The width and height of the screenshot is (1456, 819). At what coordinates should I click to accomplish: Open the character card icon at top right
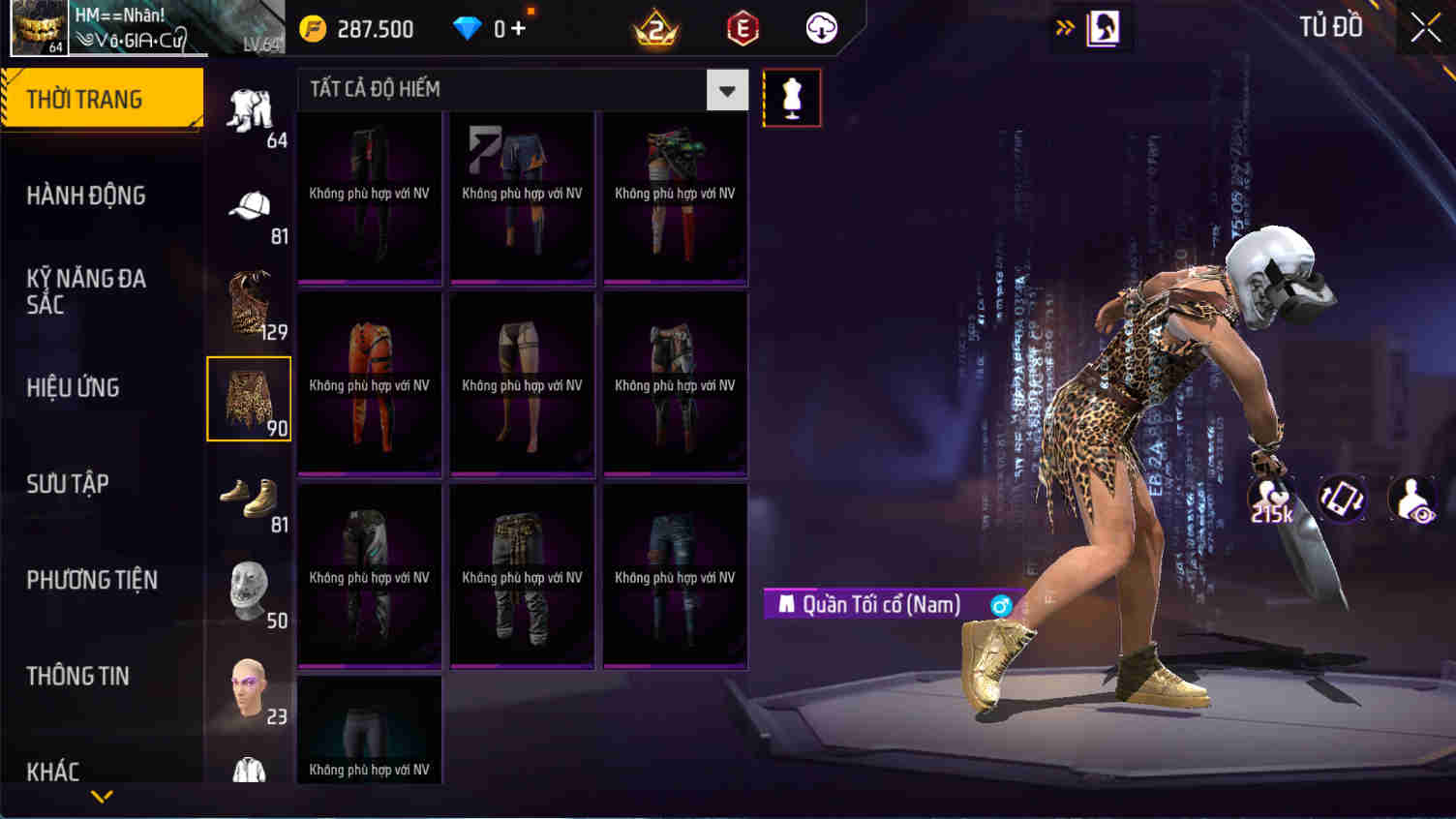pyautogui.click(x=1103, y=28)
